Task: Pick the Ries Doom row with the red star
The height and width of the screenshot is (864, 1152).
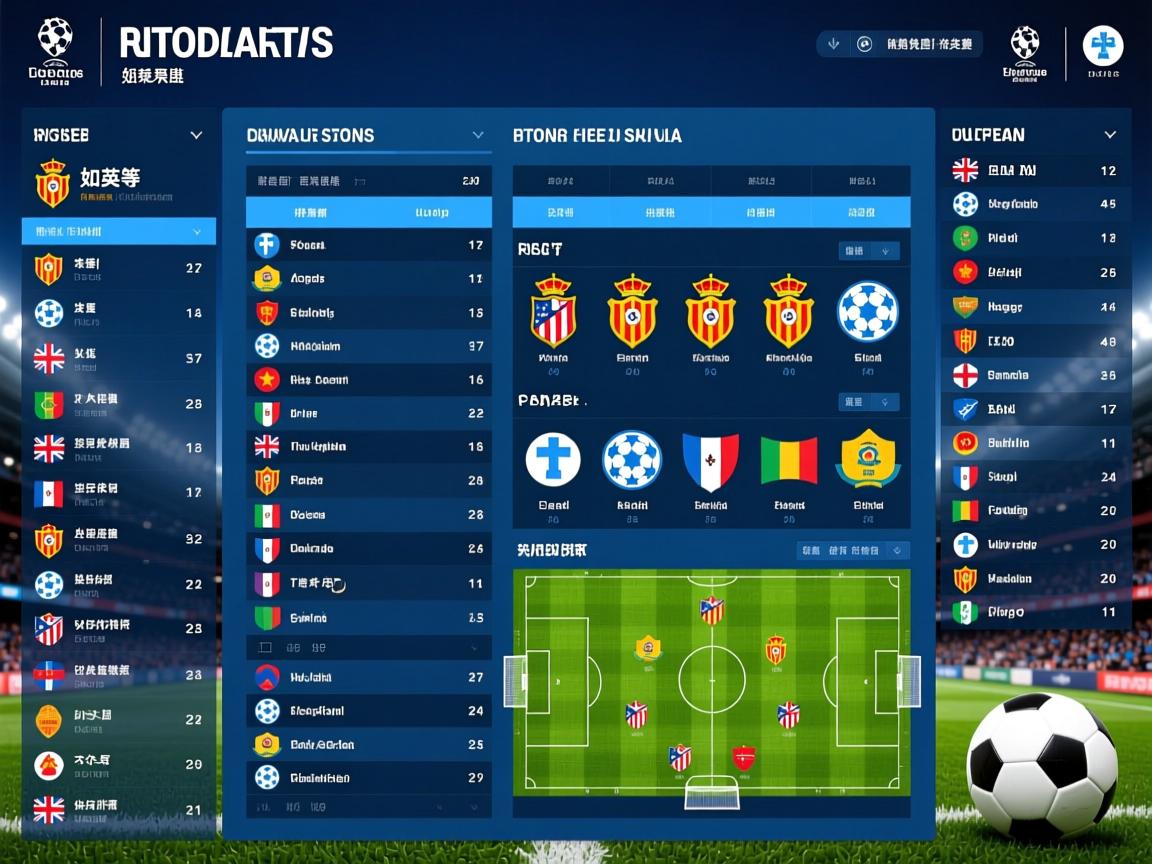Action: [368, 380]
